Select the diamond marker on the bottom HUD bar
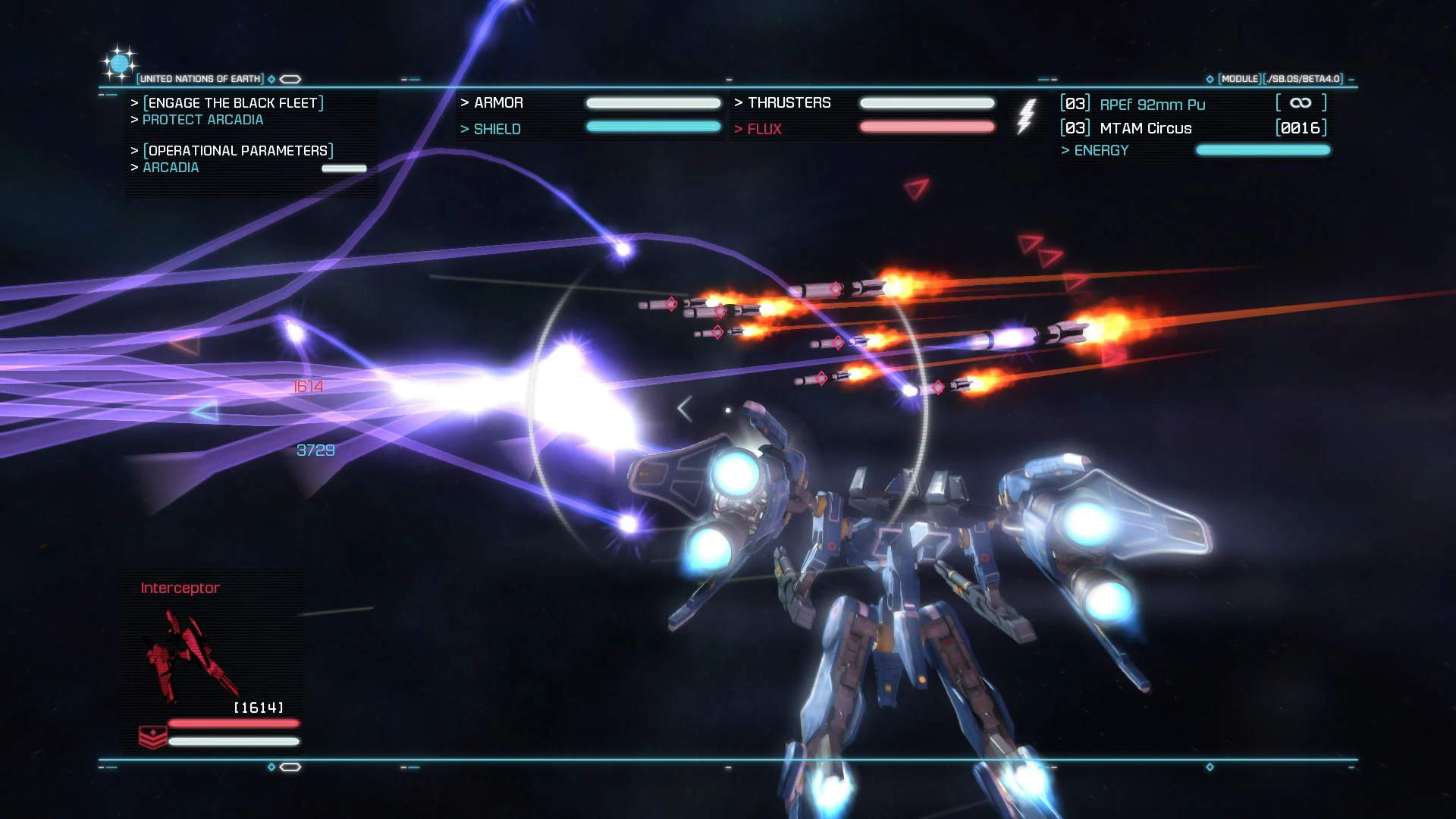 (x=271, y=767)
